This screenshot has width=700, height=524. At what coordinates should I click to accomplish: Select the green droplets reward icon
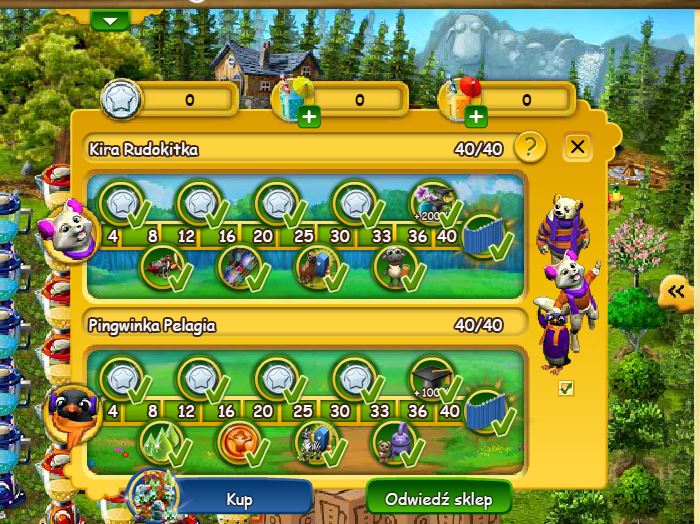click(x=159, y=438)
